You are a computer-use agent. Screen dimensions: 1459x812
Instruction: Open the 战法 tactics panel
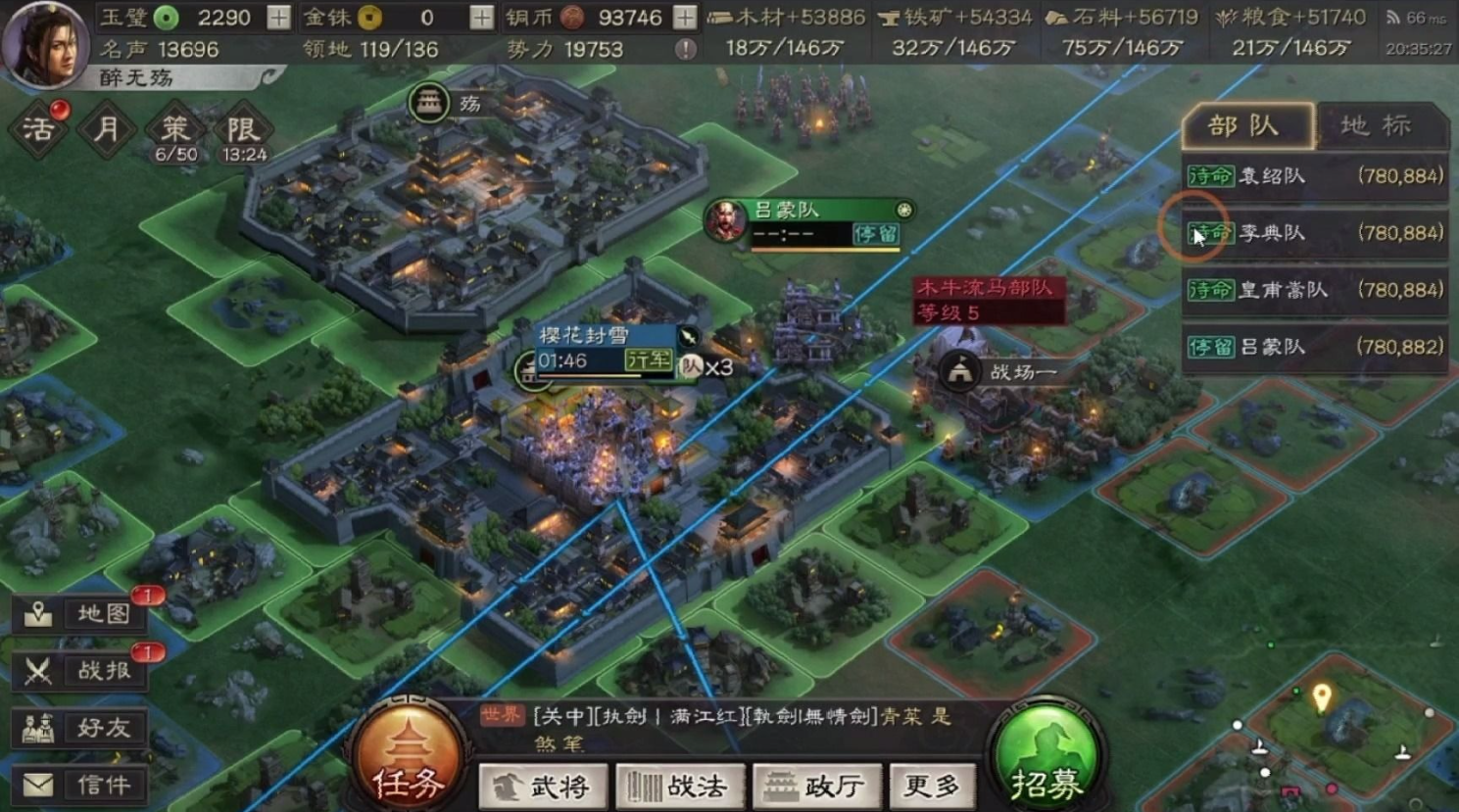680,785
